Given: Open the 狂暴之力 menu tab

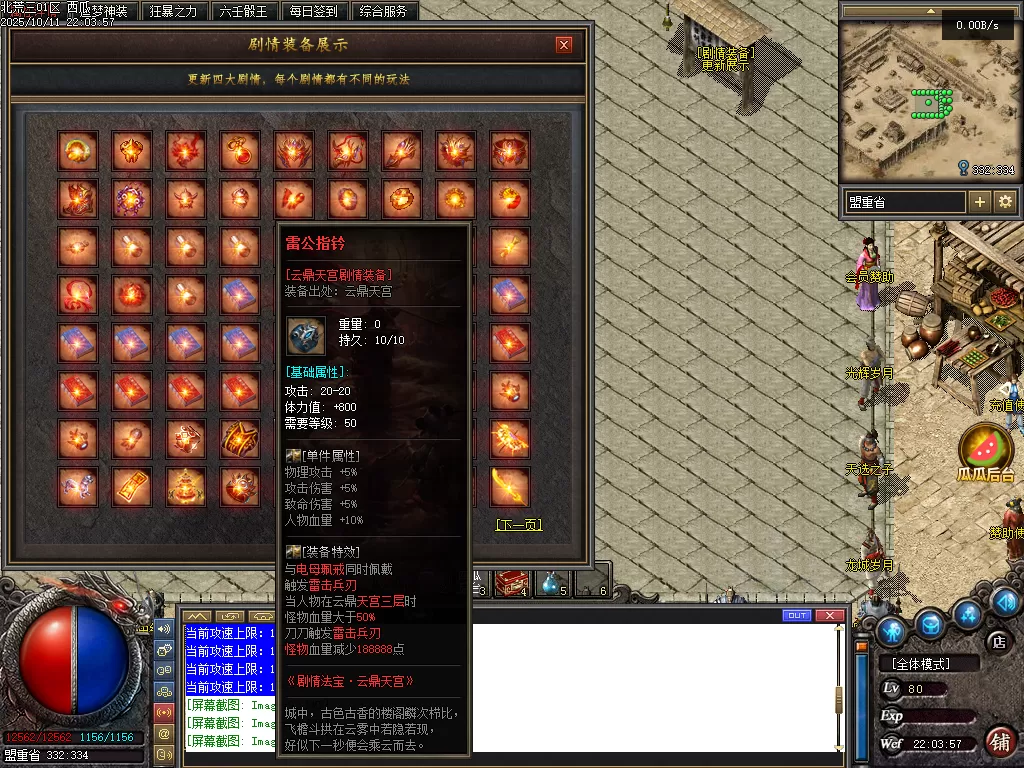Looking at the screenshot, I should point(173,11).
